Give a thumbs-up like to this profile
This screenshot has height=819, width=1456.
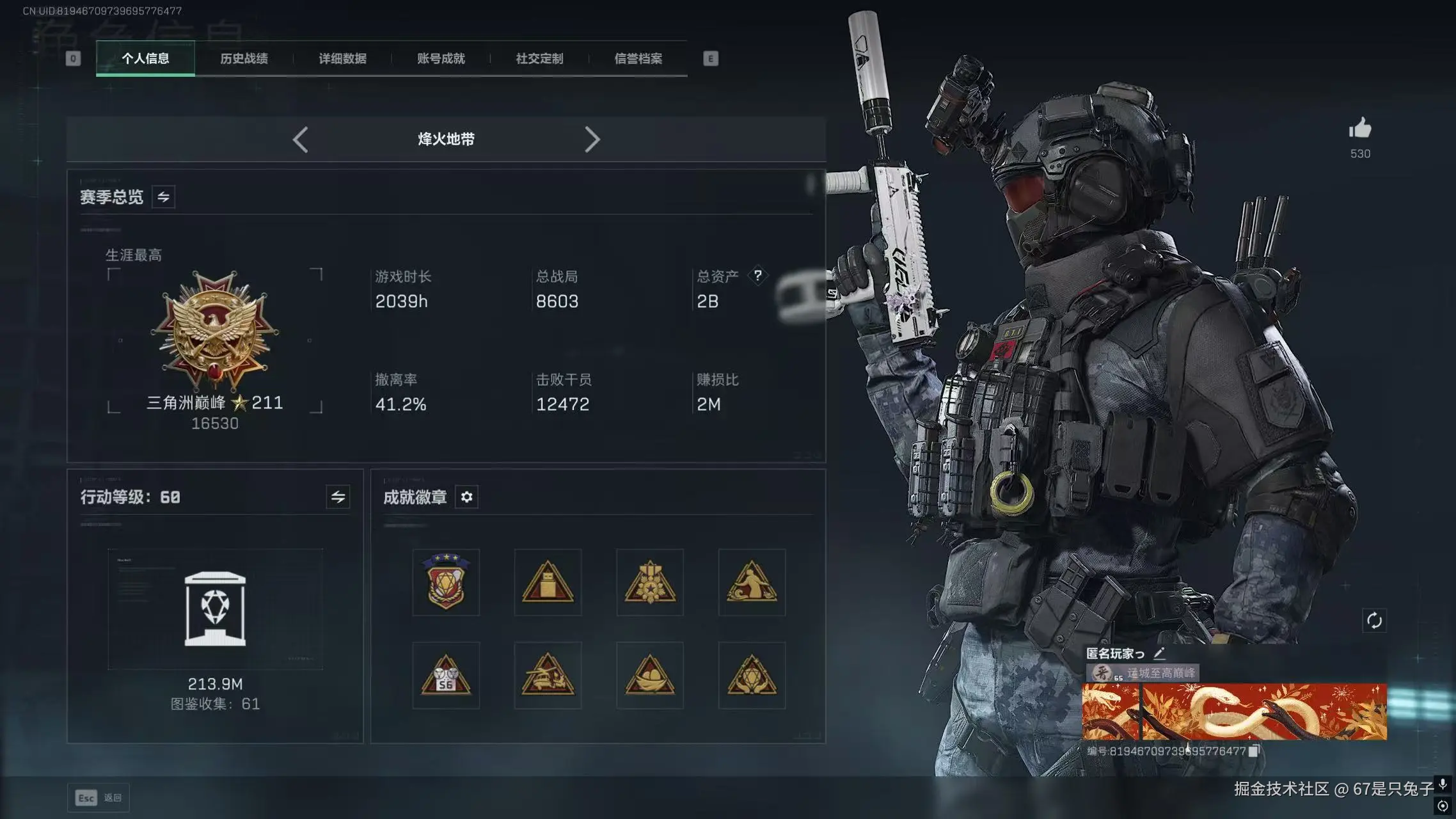(x=1360, y=129)
